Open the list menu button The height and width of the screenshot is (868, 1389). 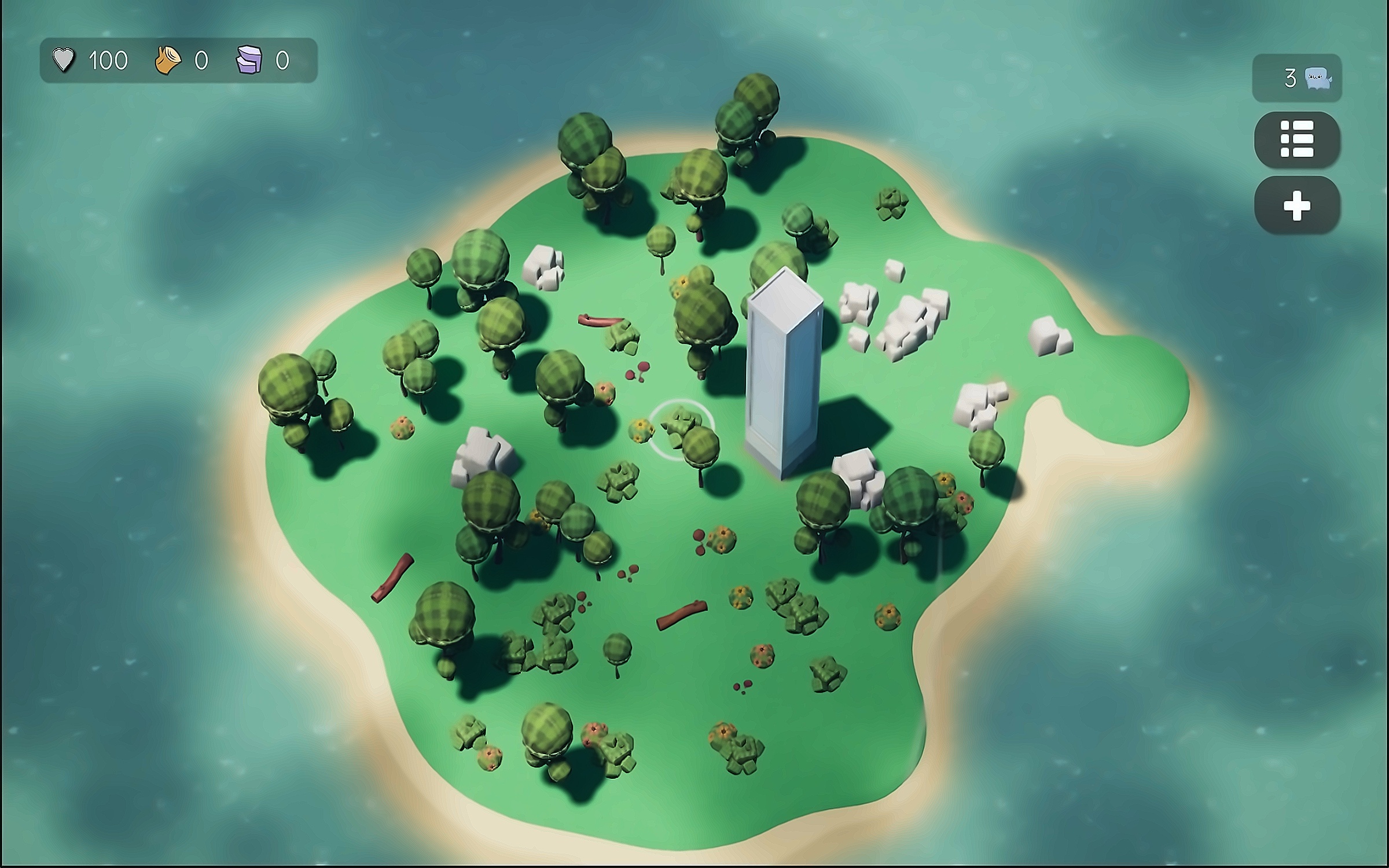coord(1296,139)
